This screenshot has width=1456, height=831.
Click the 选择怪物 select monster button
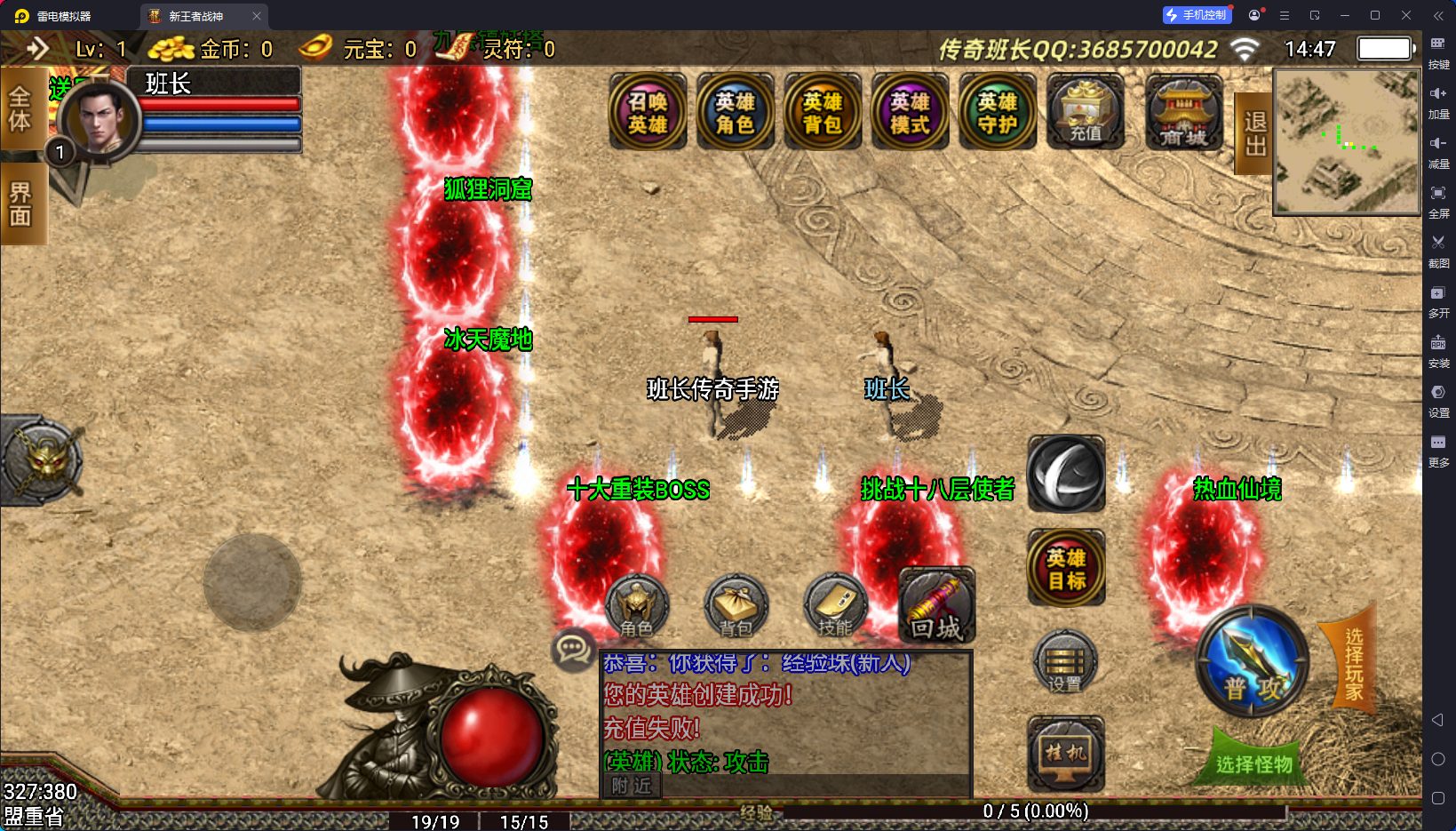pos(1253,763)
